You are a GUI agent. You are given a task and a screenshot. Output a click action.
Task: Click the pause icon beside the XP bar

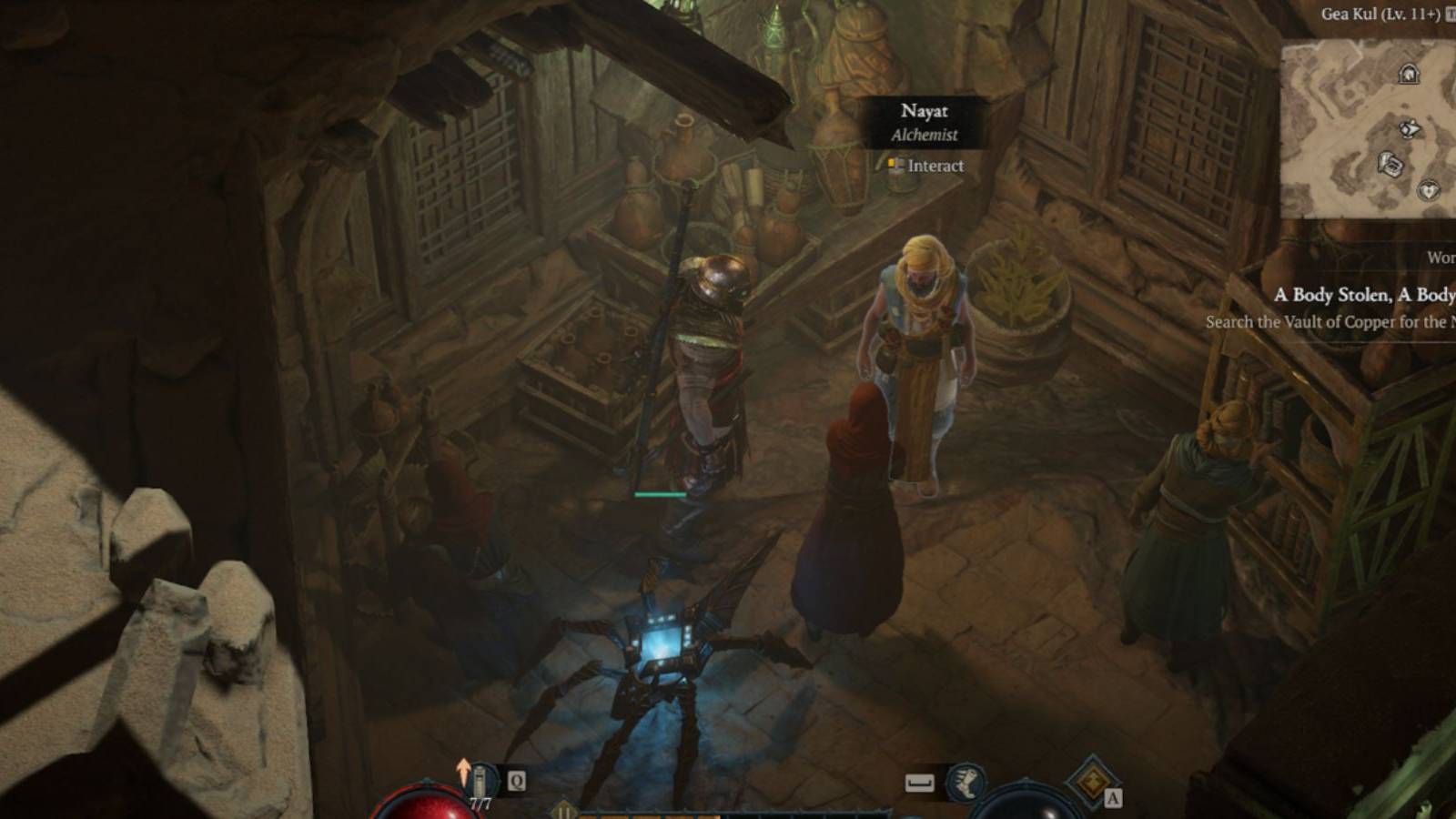click(563, 811)
